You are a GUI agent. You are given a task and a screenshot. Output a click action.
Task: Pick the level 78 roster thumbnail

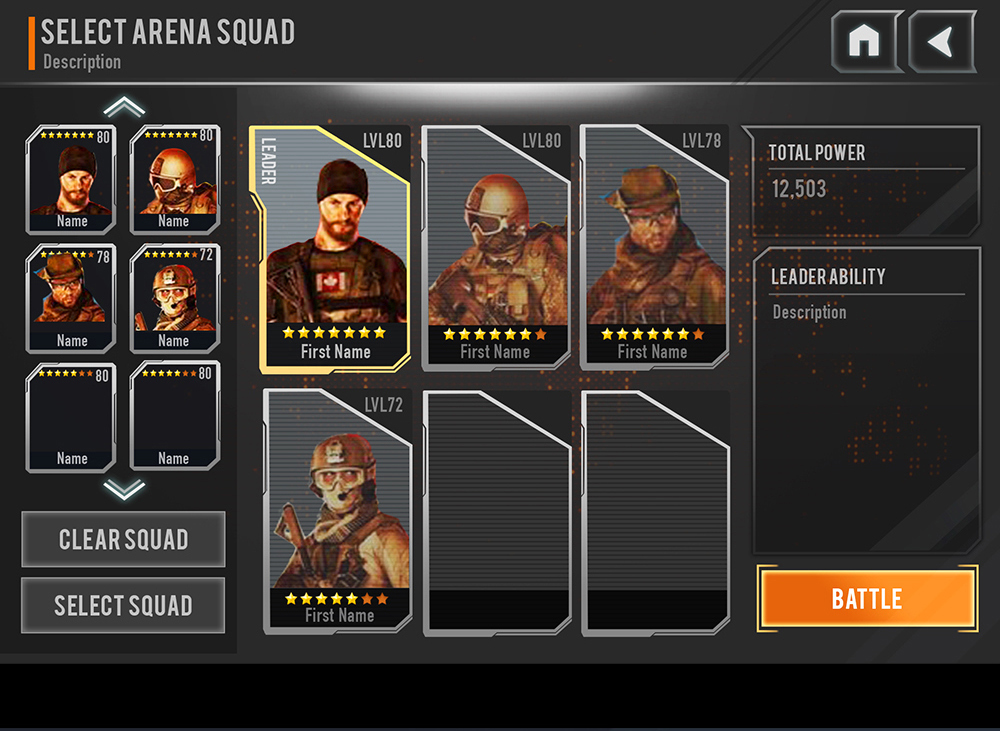click(71, 298)
